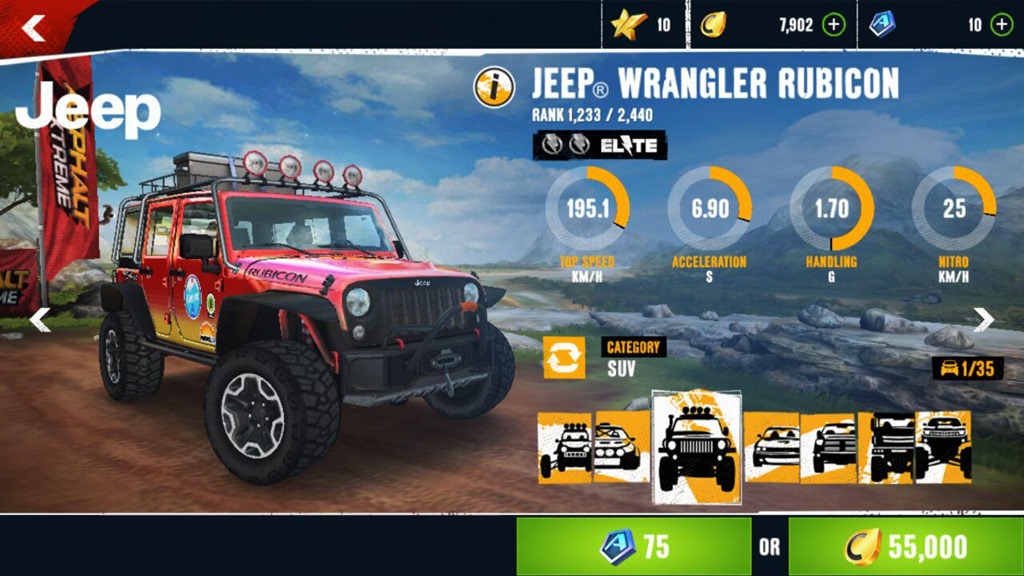Open the Jeep Wrangler Rubicon info icon
Viewport: 1024px width, 576px height.
494,87
